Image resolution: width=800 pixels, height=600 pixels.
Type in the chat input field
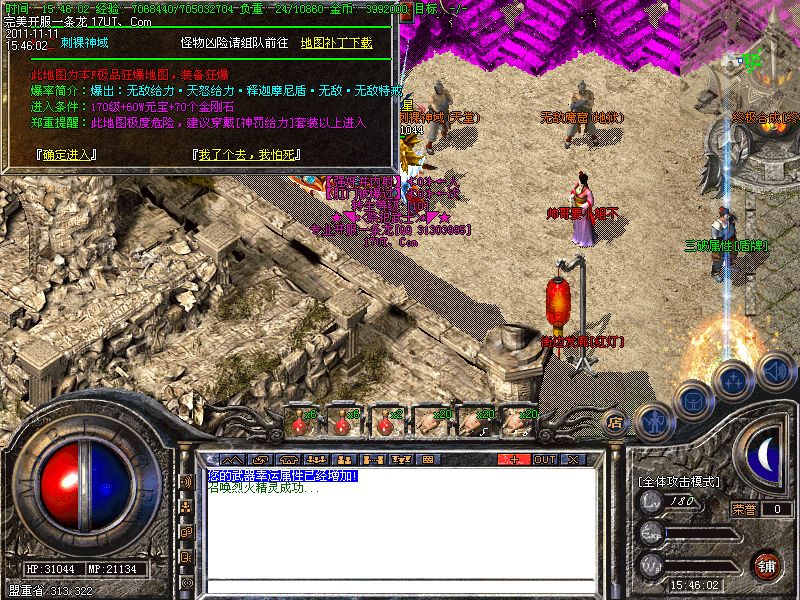pyautogui.click(x=400, y=586)
